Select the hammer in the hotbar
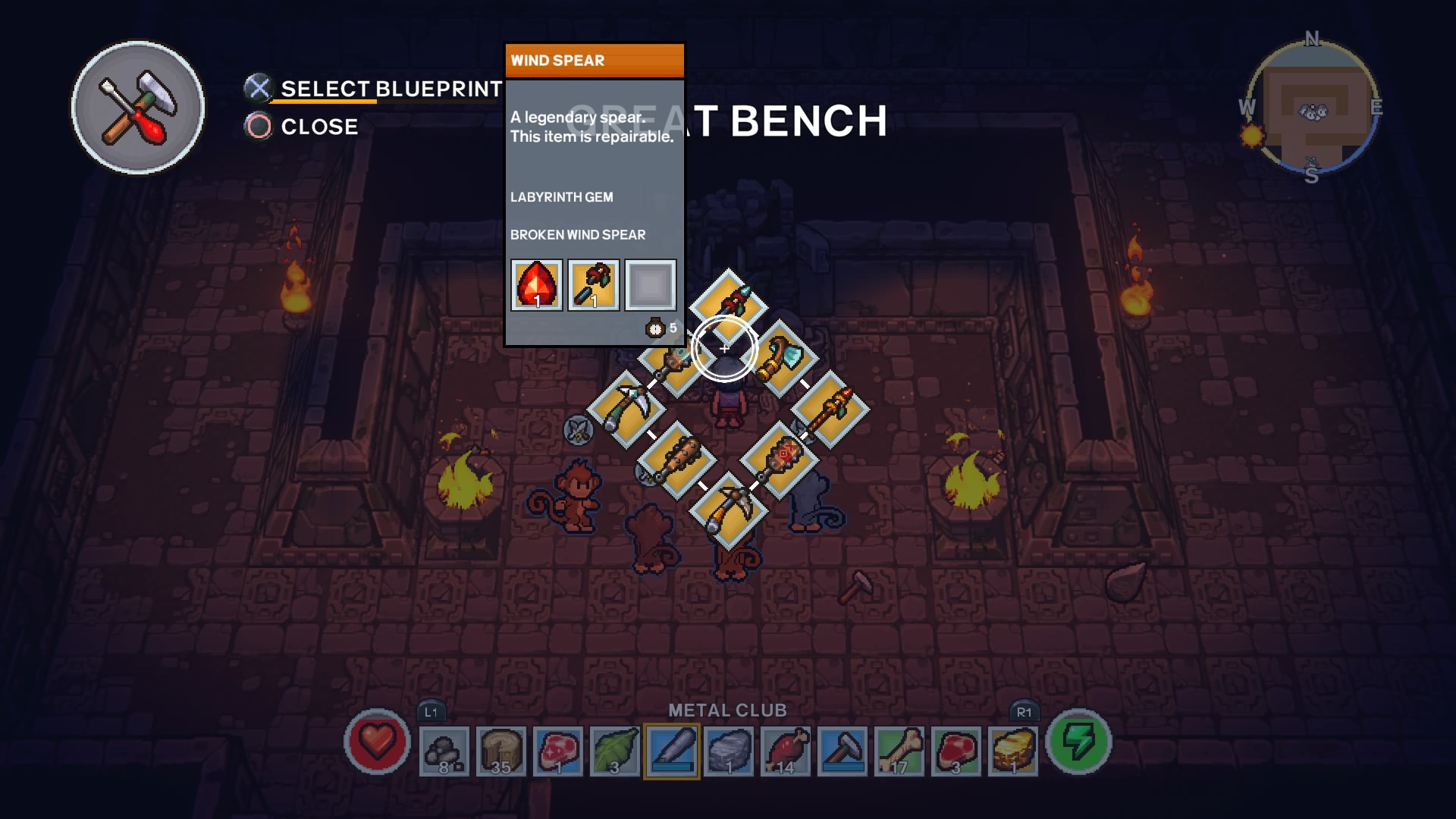Image resolution: width=1456 pixels, height=819 pixels. (x=843, y=751)
